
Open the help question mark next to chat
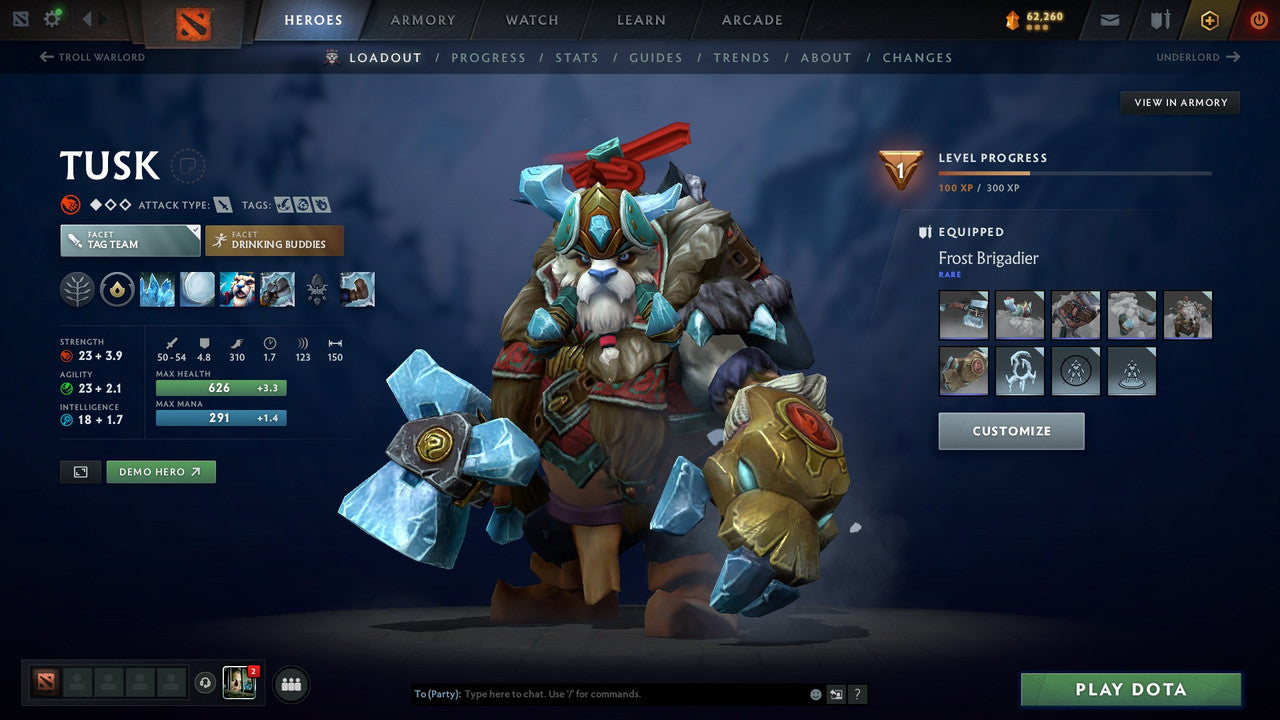(857, 694)
